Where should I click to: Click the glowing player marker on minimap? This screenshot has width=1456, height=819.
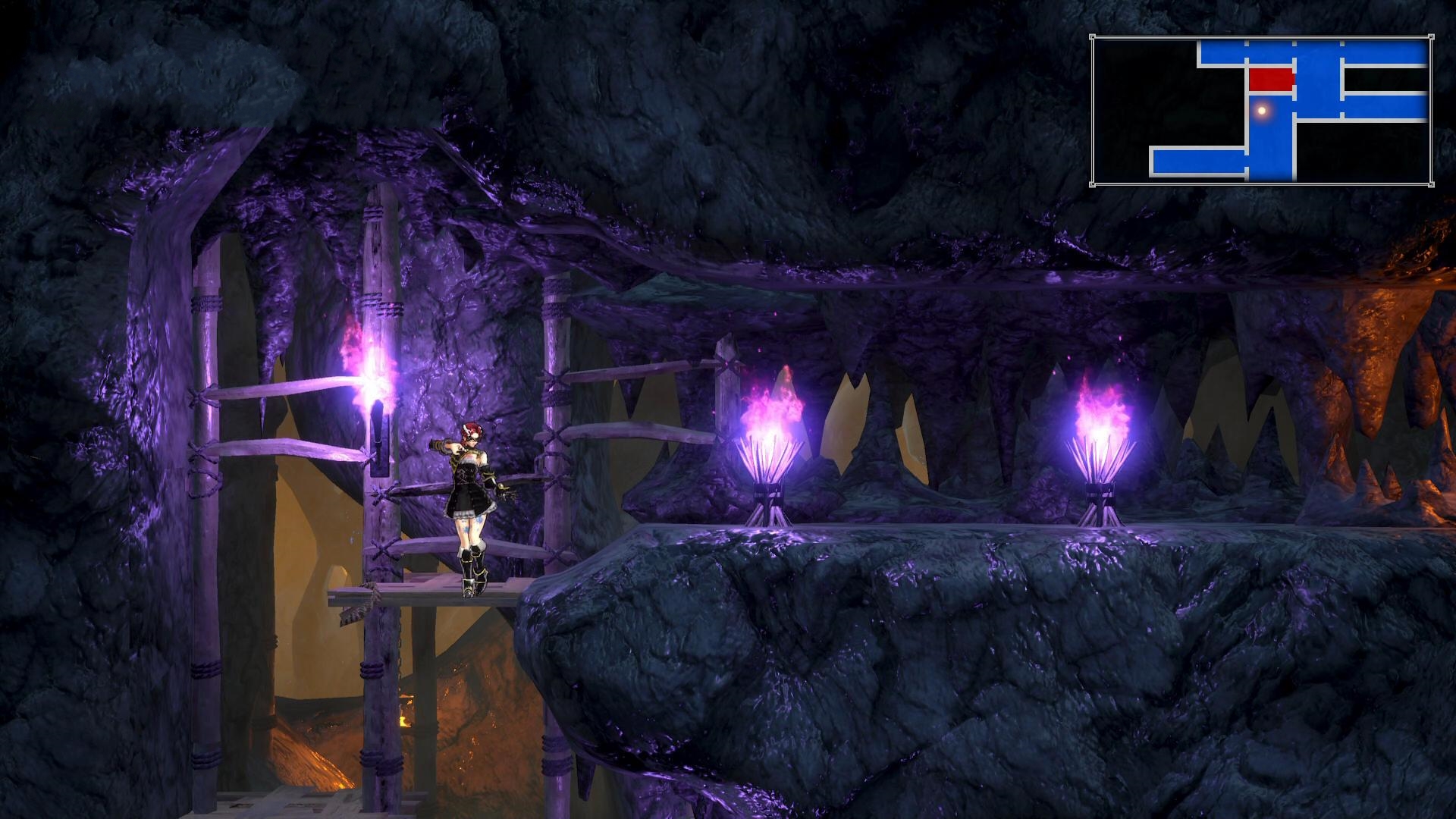tap(1262, 111)
